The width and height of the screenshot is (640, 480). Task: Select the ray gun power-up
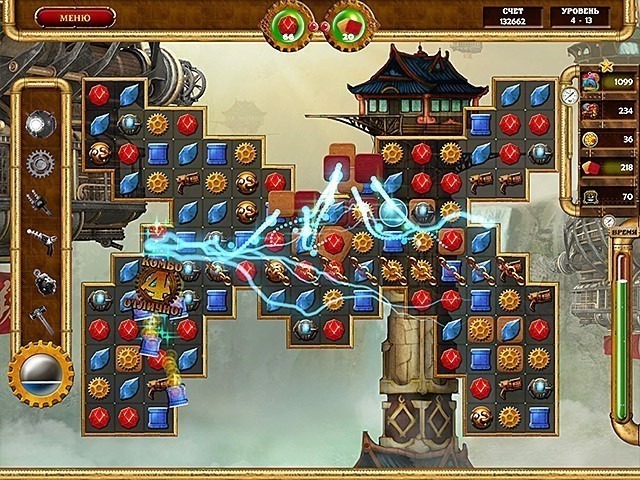39,241
